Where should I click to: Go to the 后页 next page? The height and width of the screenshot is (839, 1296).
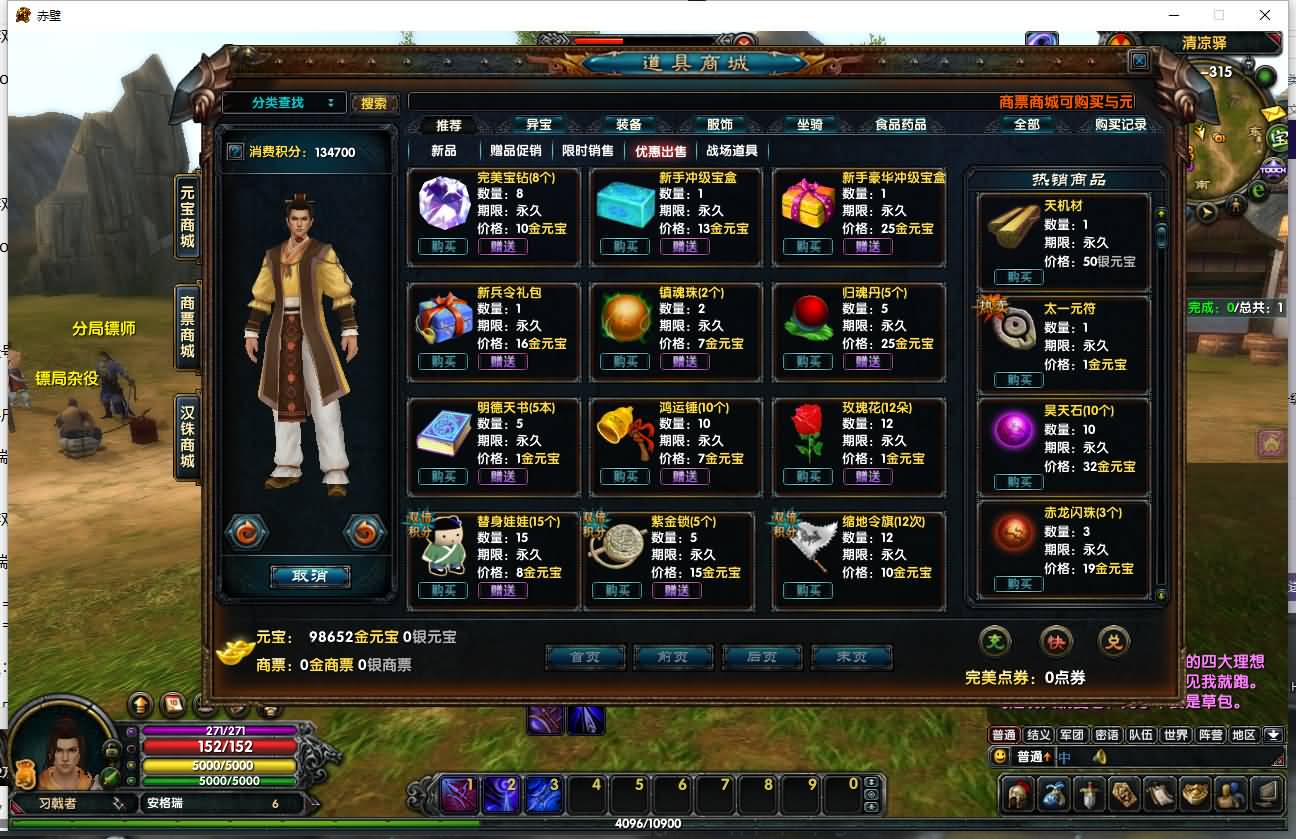coord(762,657)
